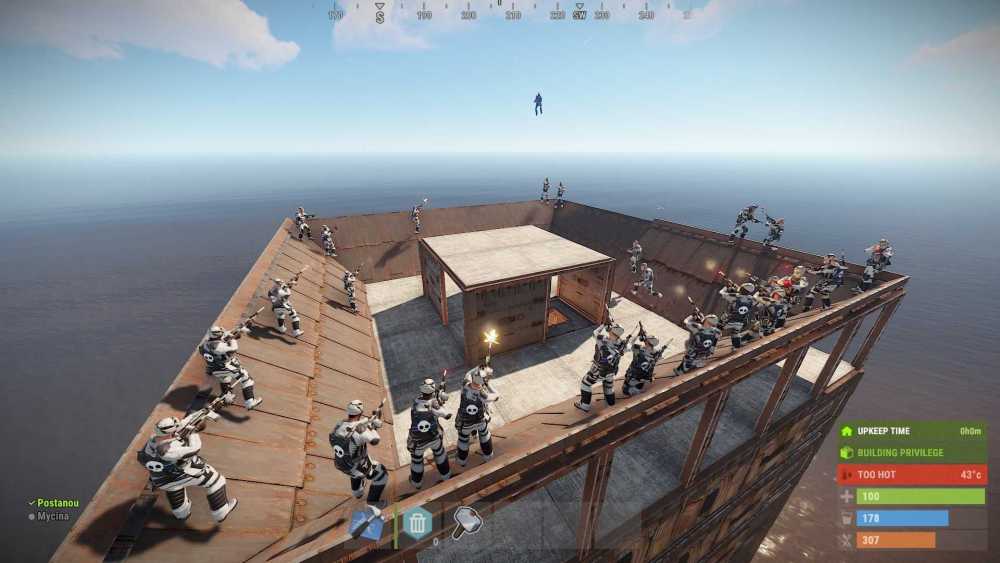Click the hexagonal trash can icon
The image size is (1000, 563).
[x=417, y=522]
